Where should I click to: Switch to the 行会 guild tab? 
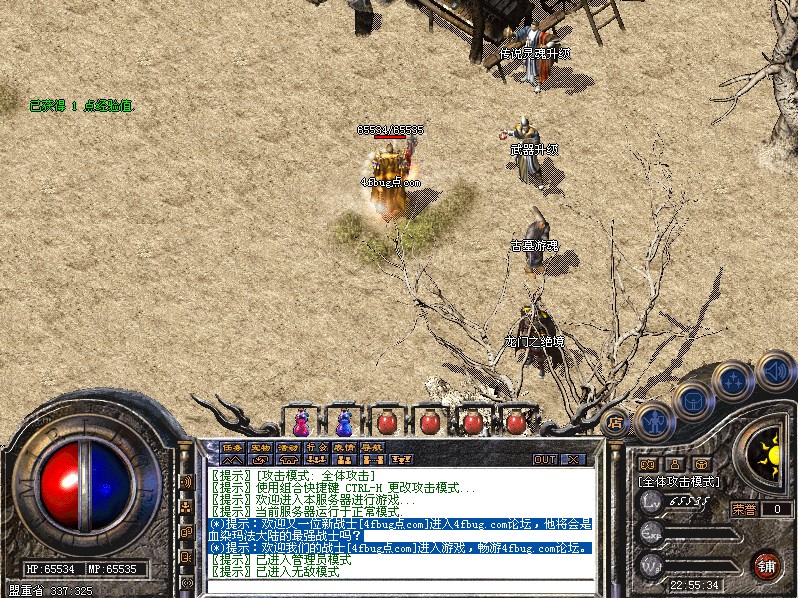316,447
